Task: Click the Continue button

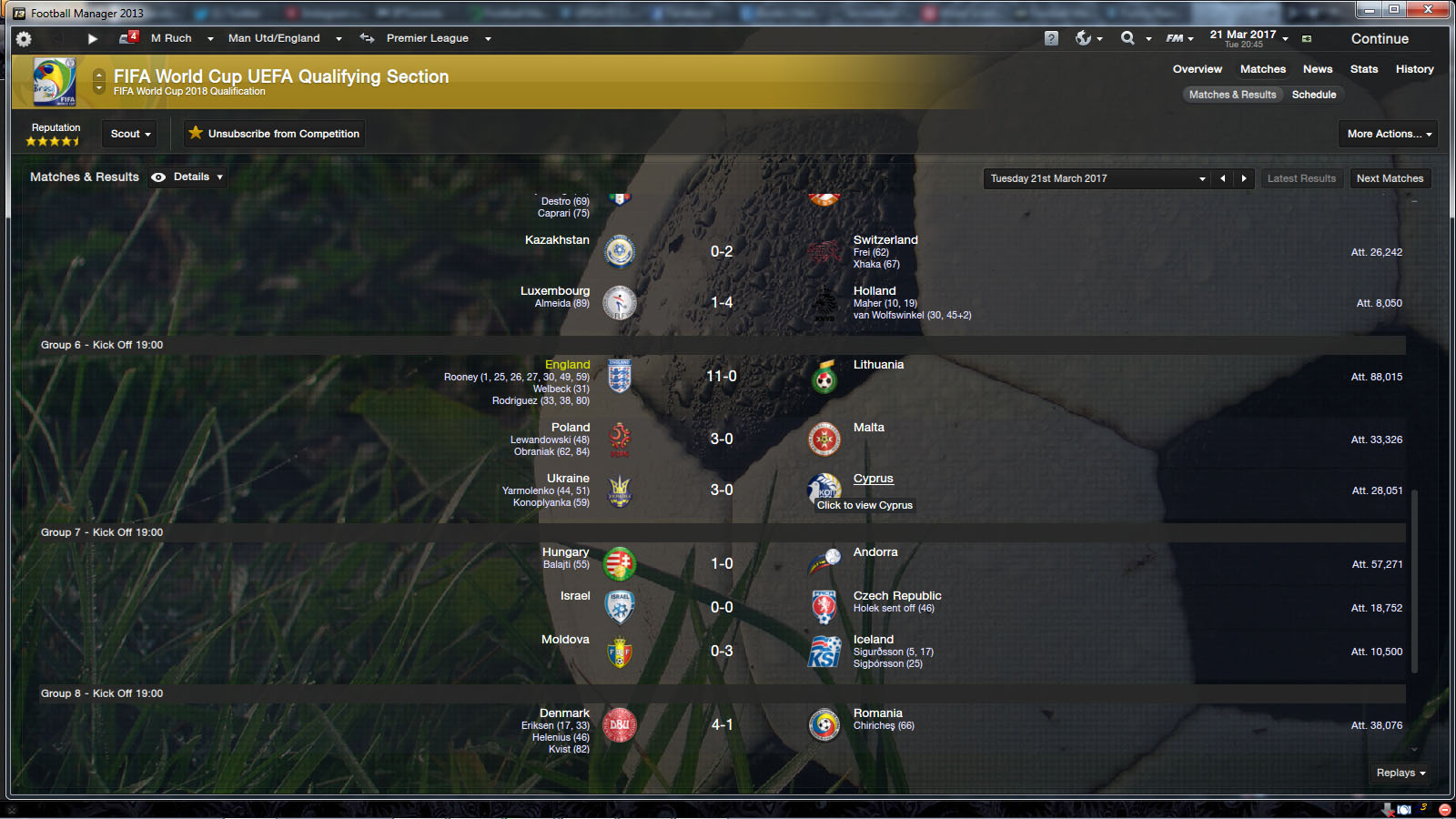Action: click(1379, 39)
